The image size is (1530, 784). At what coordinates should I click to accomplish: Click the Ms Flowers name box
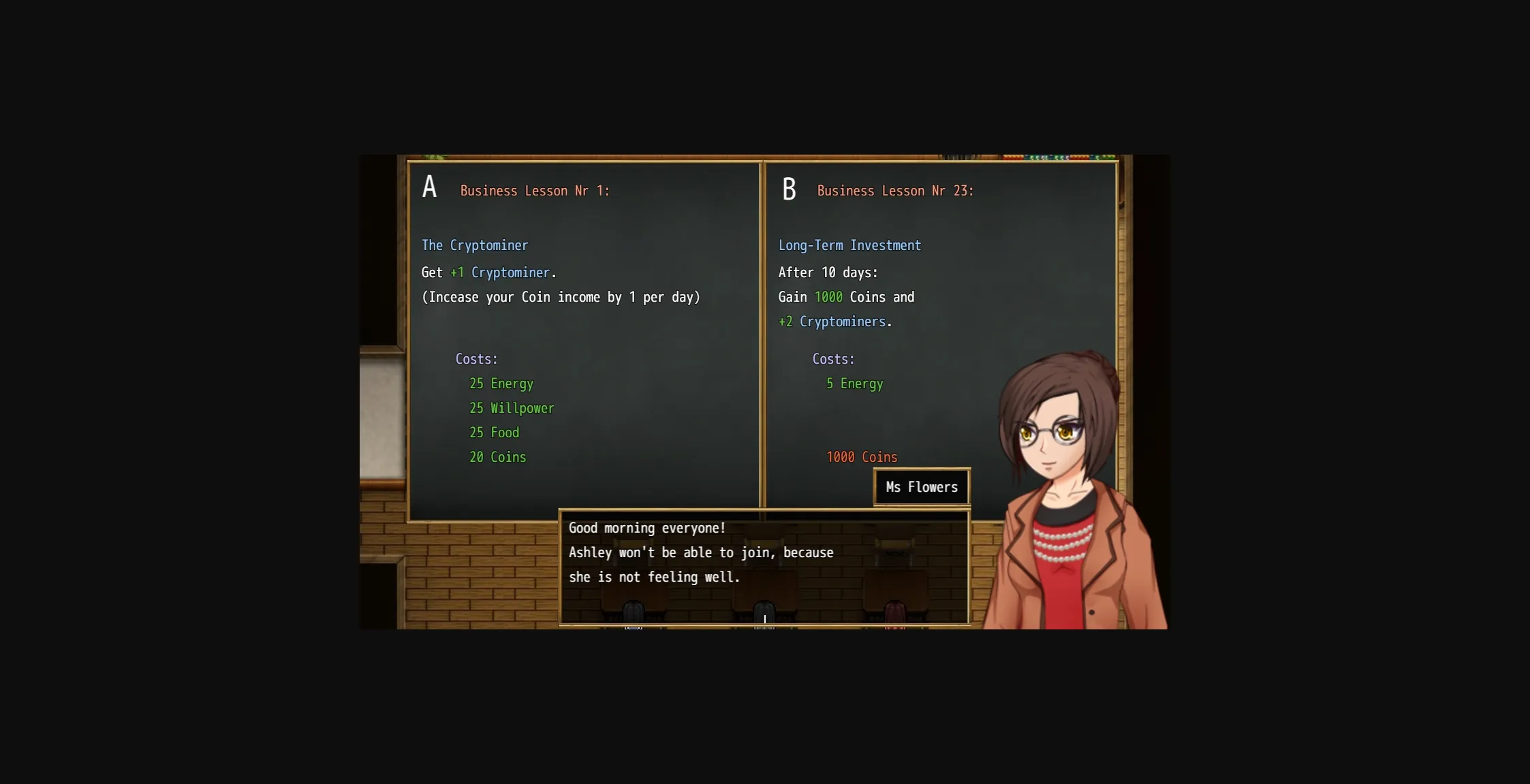click(x=921, y=486)
